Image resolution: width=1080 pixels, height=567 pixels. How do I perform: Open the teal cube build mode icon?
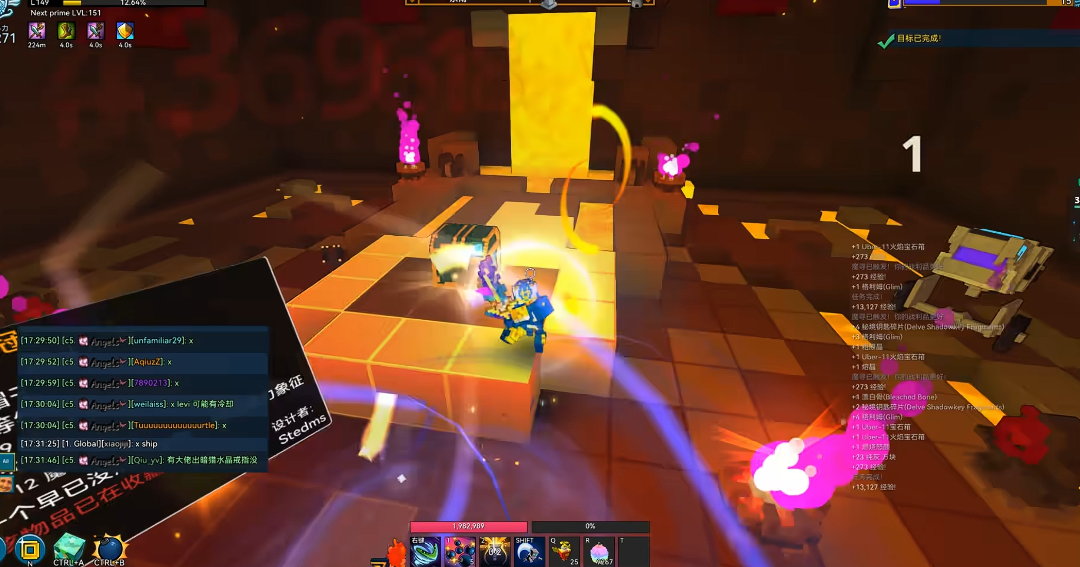pos(68,549)
